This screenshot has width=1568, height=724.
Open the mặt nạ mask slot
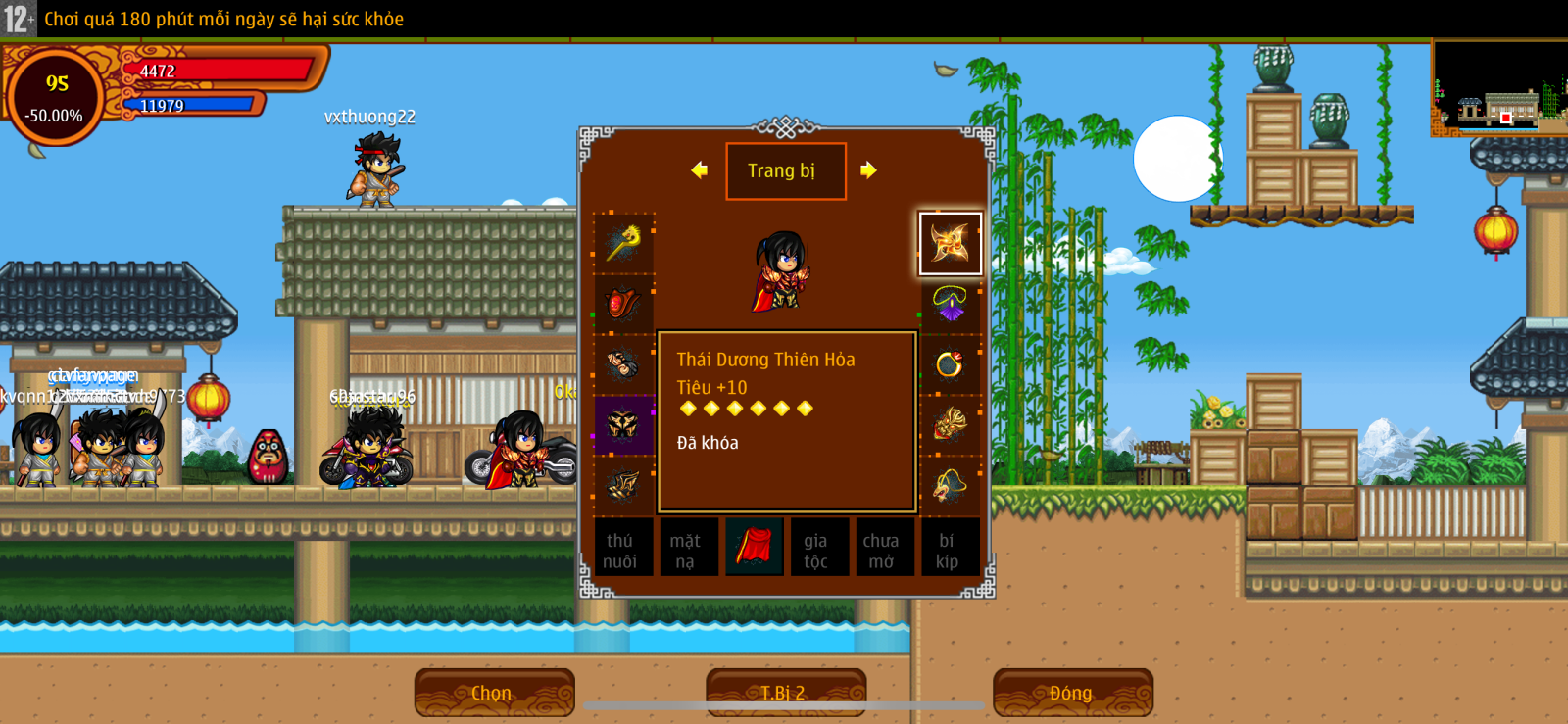tap(686, 549)
